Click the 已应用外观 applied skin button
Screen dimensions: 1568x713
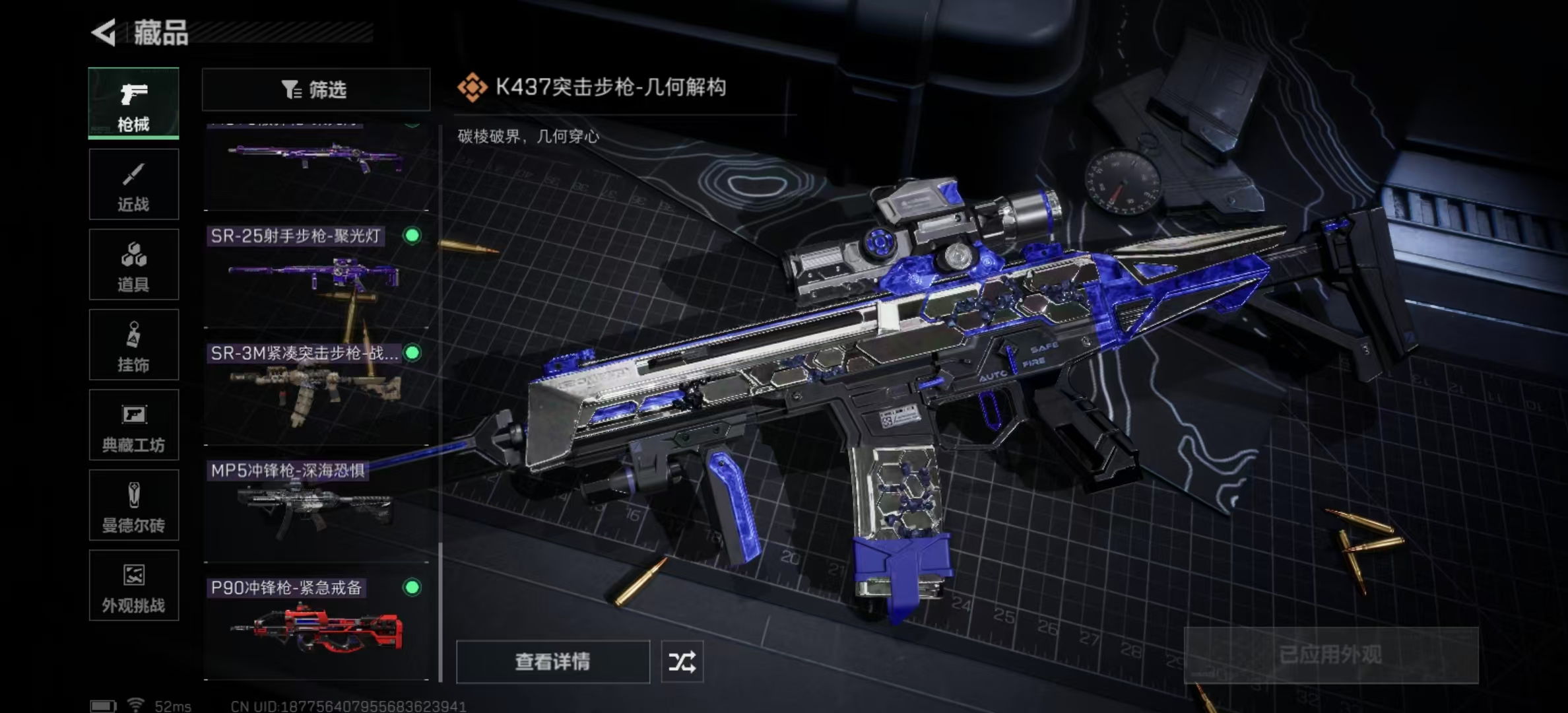(x=1330, y=655)
